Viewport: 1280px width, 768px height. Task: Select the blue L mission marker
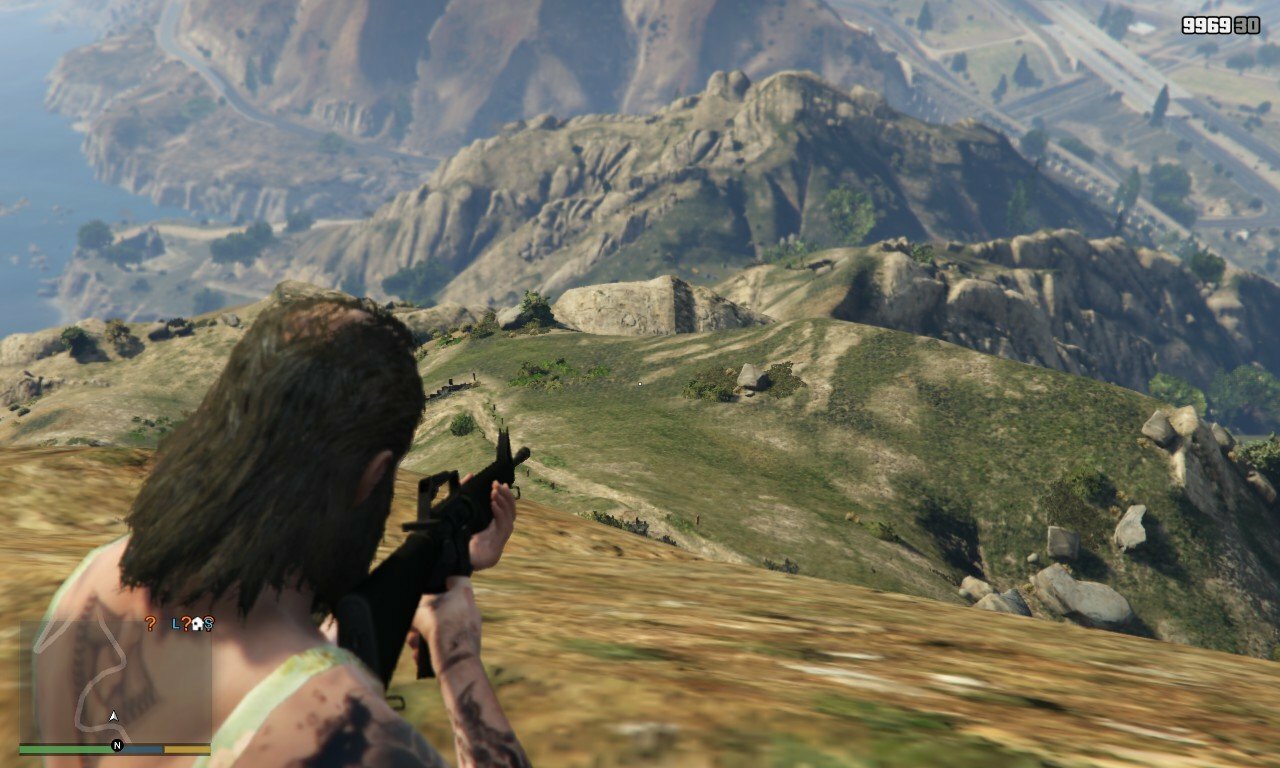175,623
